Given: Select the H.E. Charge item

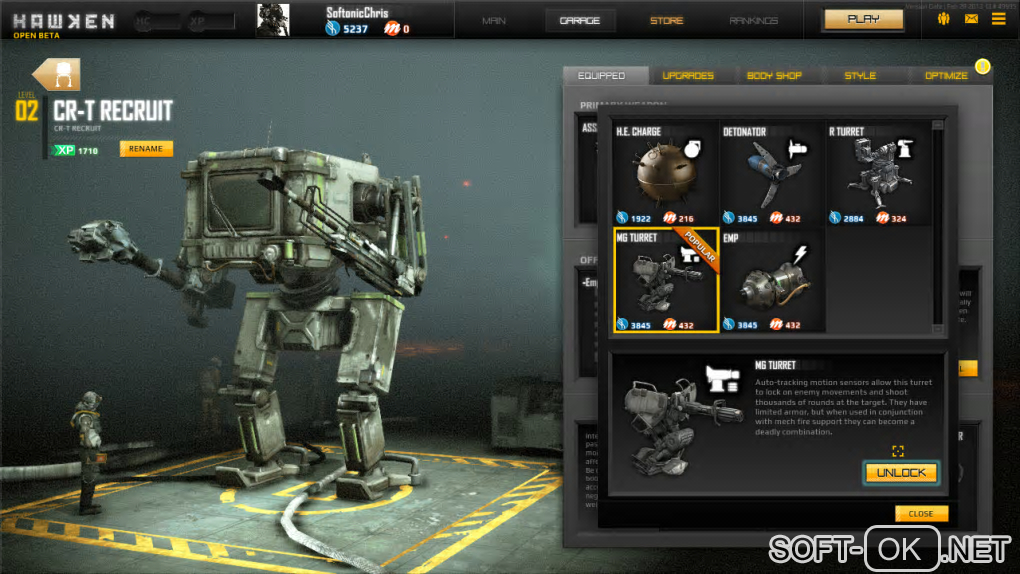Looking at the screenshot, I should point(665,174).
